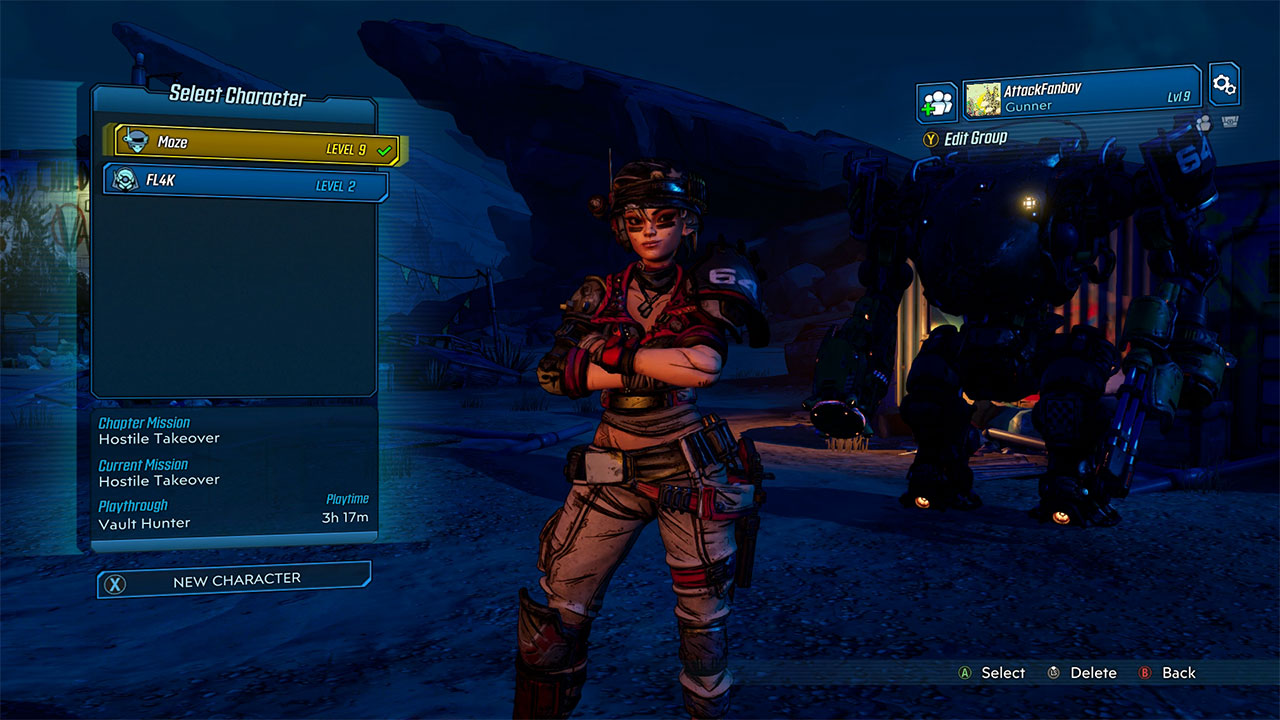Click the X icon on the New Character bar

click(x=114, y=578)
